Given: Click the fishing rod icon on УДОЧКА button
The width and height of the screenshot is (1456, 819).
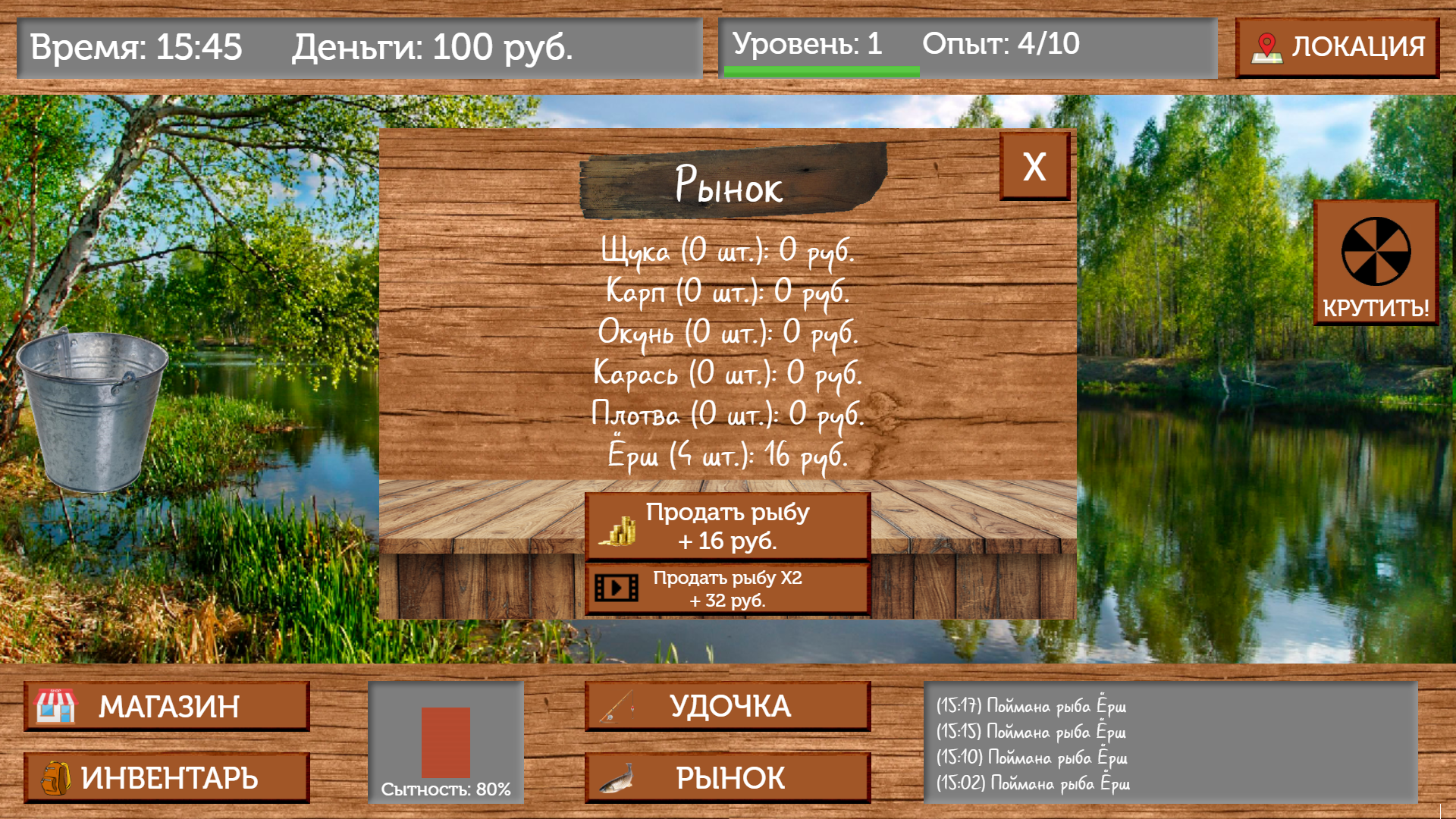Looking at the screenshot, I should pyautogui.click(x=618, y=706).
